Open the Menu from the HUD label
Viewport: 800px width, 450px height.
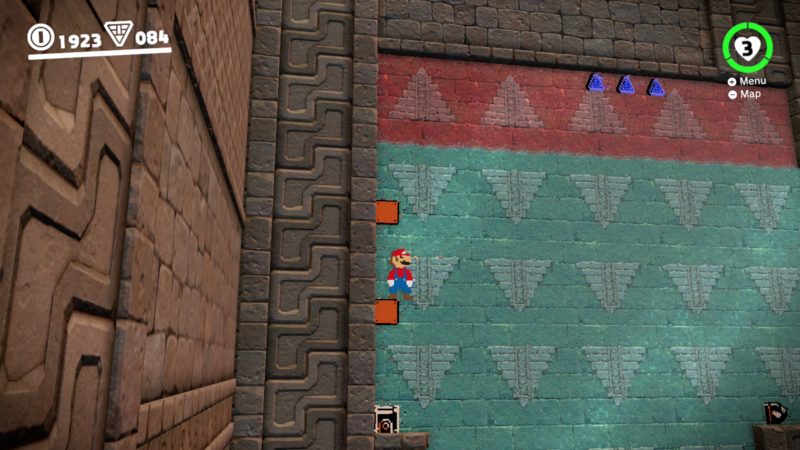coord(751,81)
